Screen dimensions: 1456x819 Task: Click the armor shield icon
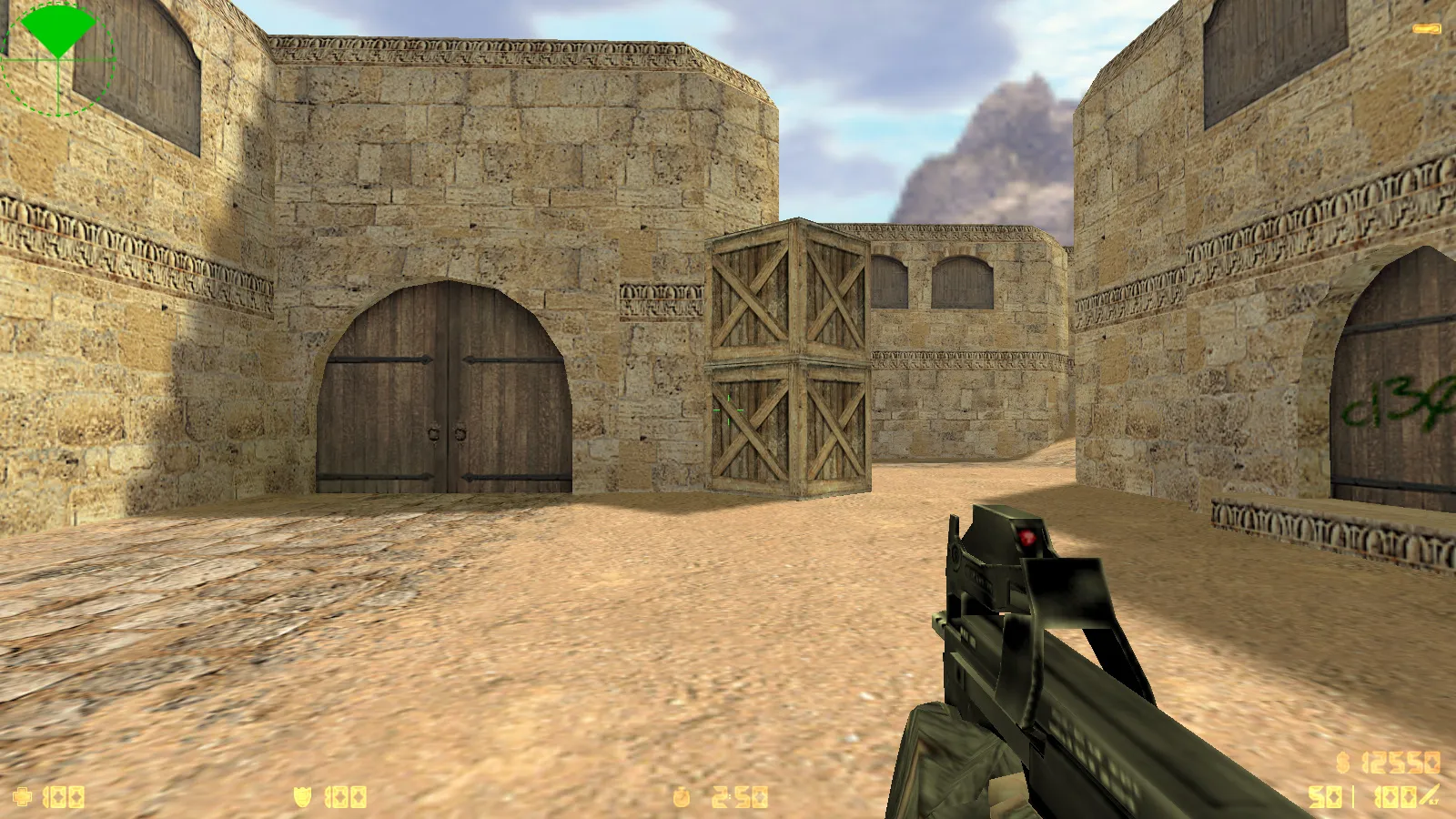click(x=303, y=796)
